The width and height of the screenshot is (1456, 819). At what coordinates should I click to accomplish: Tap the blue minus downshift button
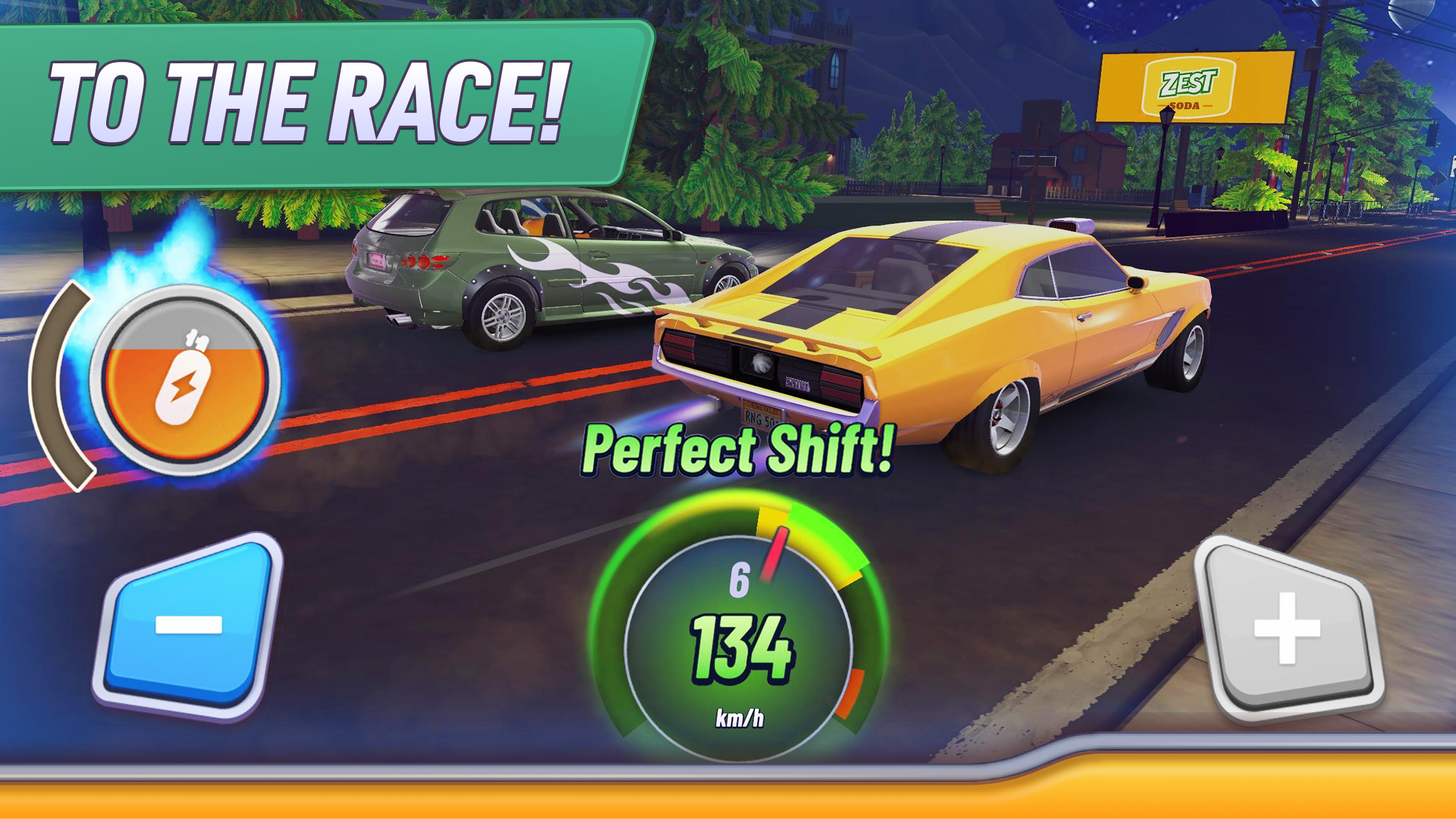click(189, 626)
